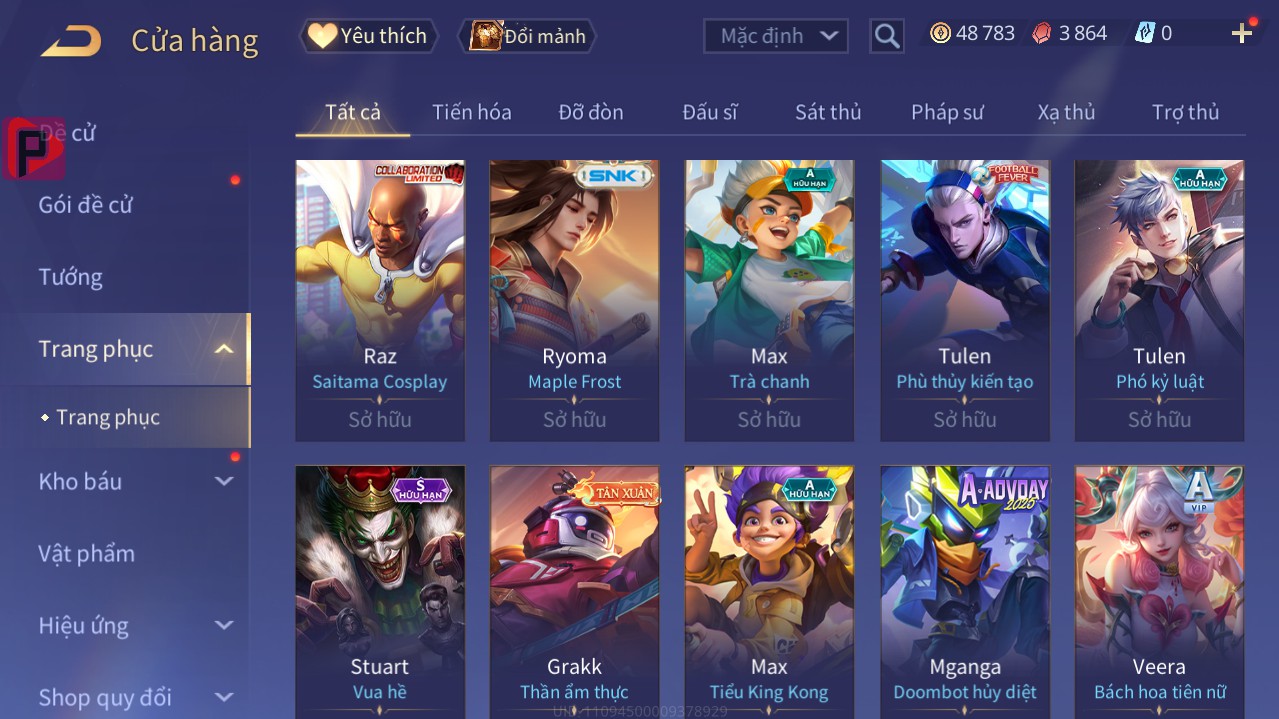Viewport: 1279px width, 719px height.
Task: Switch to the Đỡ đòn tab
Action: pos(591,112)
